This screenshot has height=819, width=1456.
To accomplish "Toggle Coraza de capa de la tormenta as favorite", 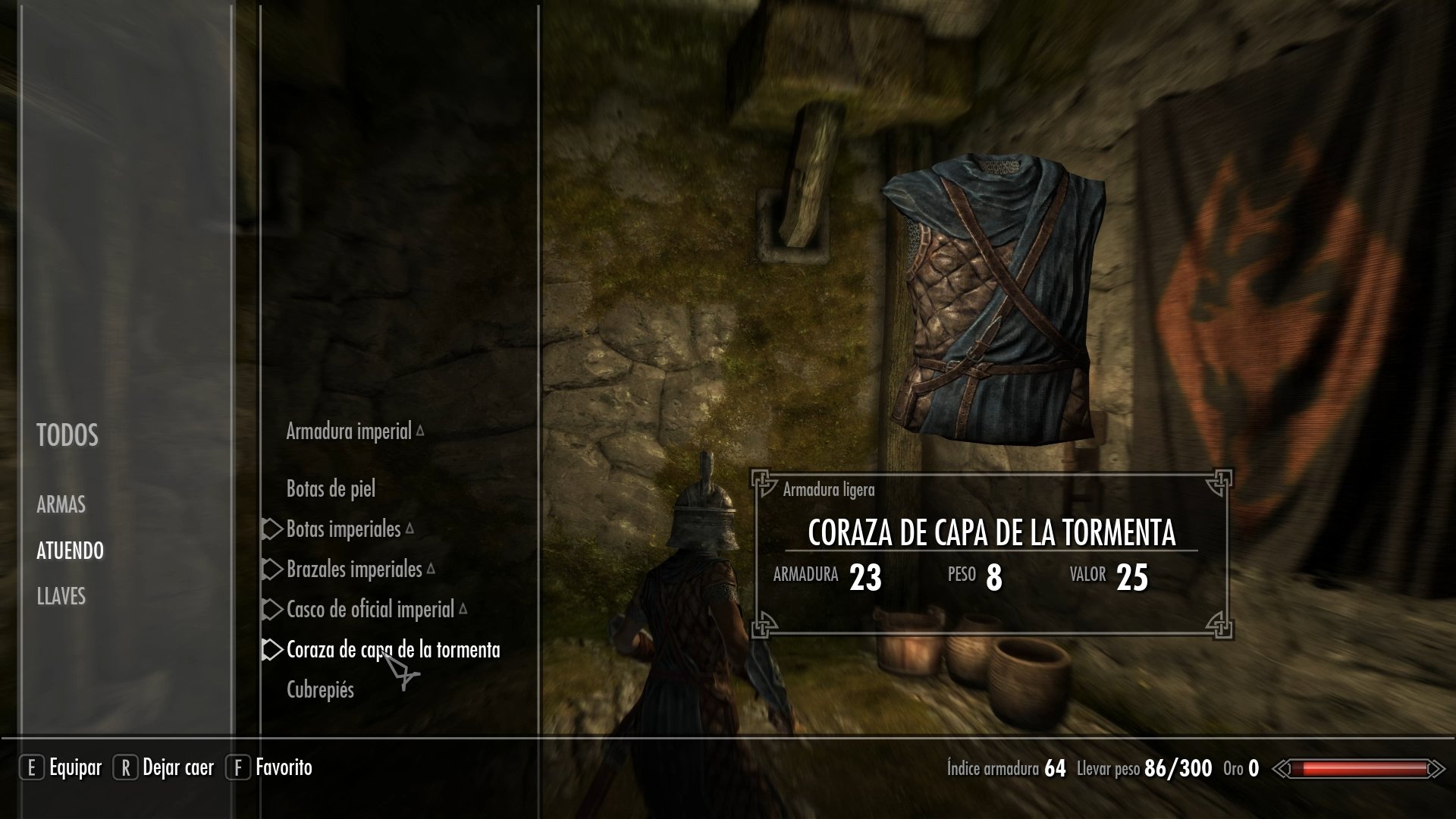I will click(x=394, y=650).
